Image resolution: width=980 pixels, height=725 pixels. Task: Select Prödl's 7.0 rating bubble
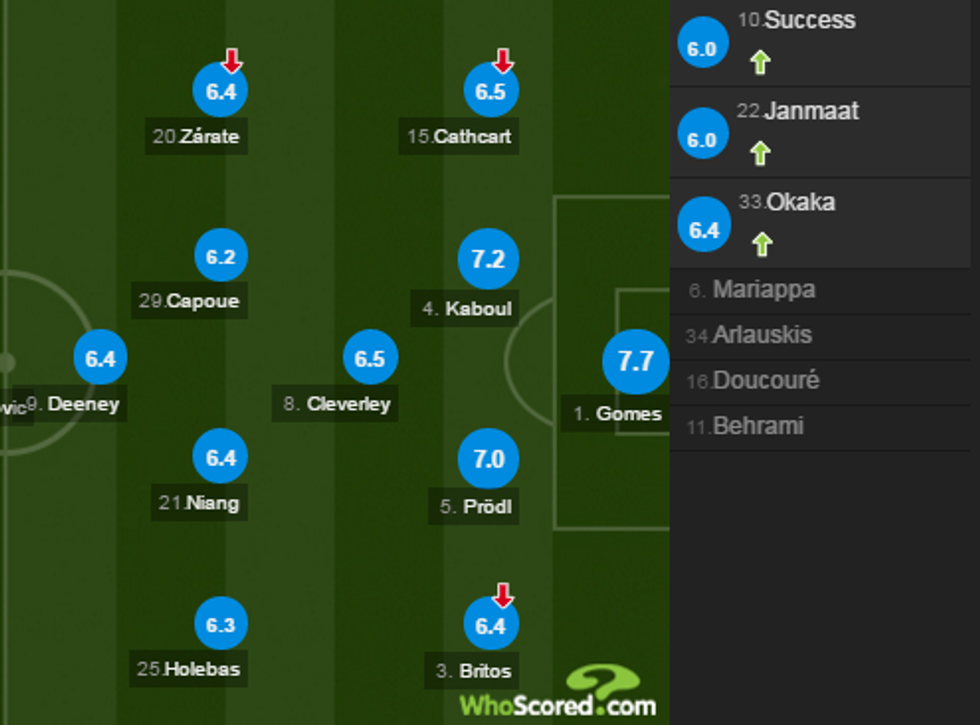(x=488, y=459)
